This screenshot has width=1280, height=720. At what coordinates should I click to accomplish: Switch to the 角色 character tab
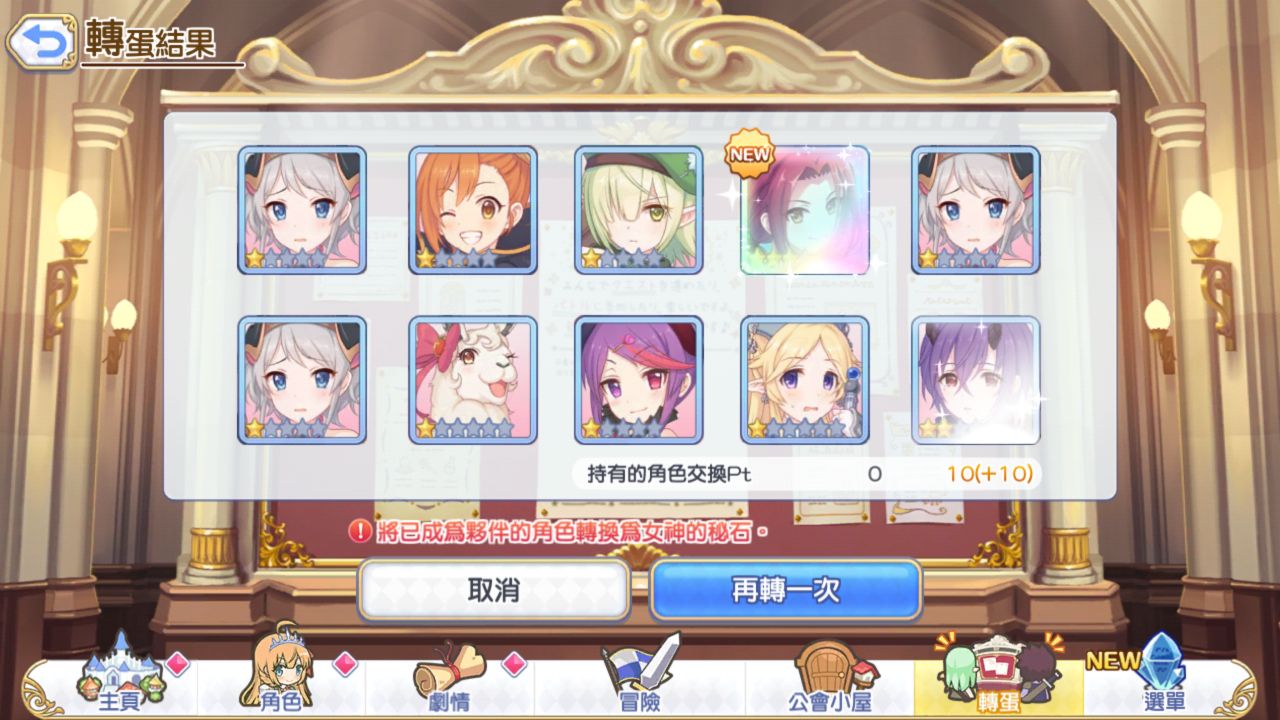pyautogui.click(x=280, y=680)
